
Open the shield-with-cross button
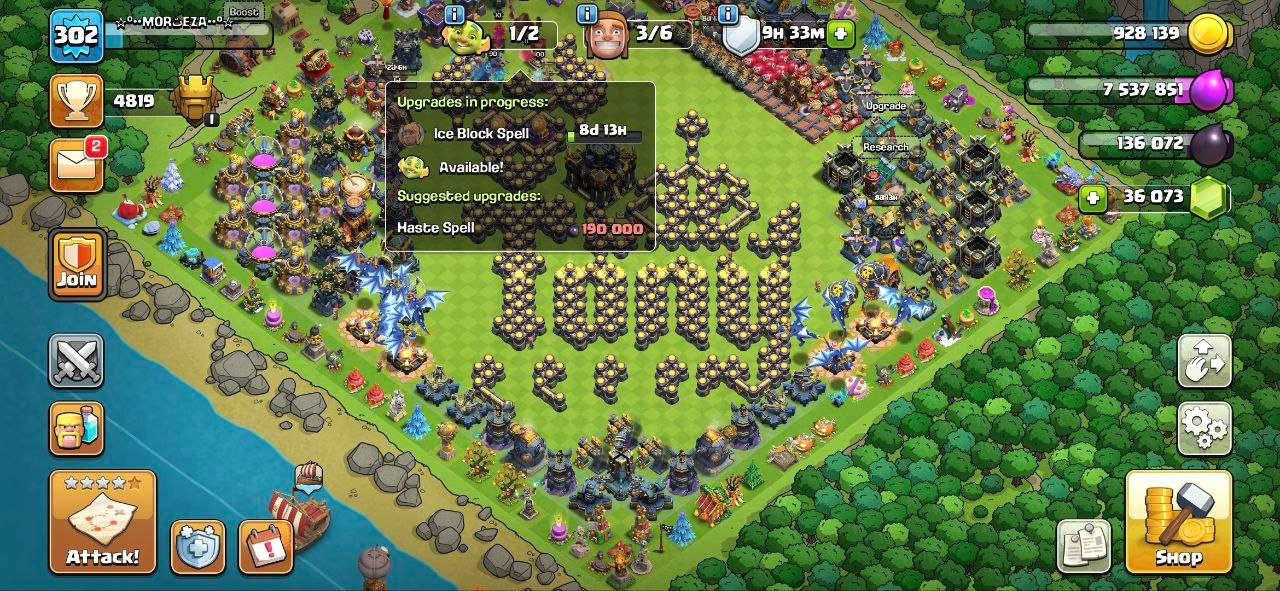pos(197,547)
